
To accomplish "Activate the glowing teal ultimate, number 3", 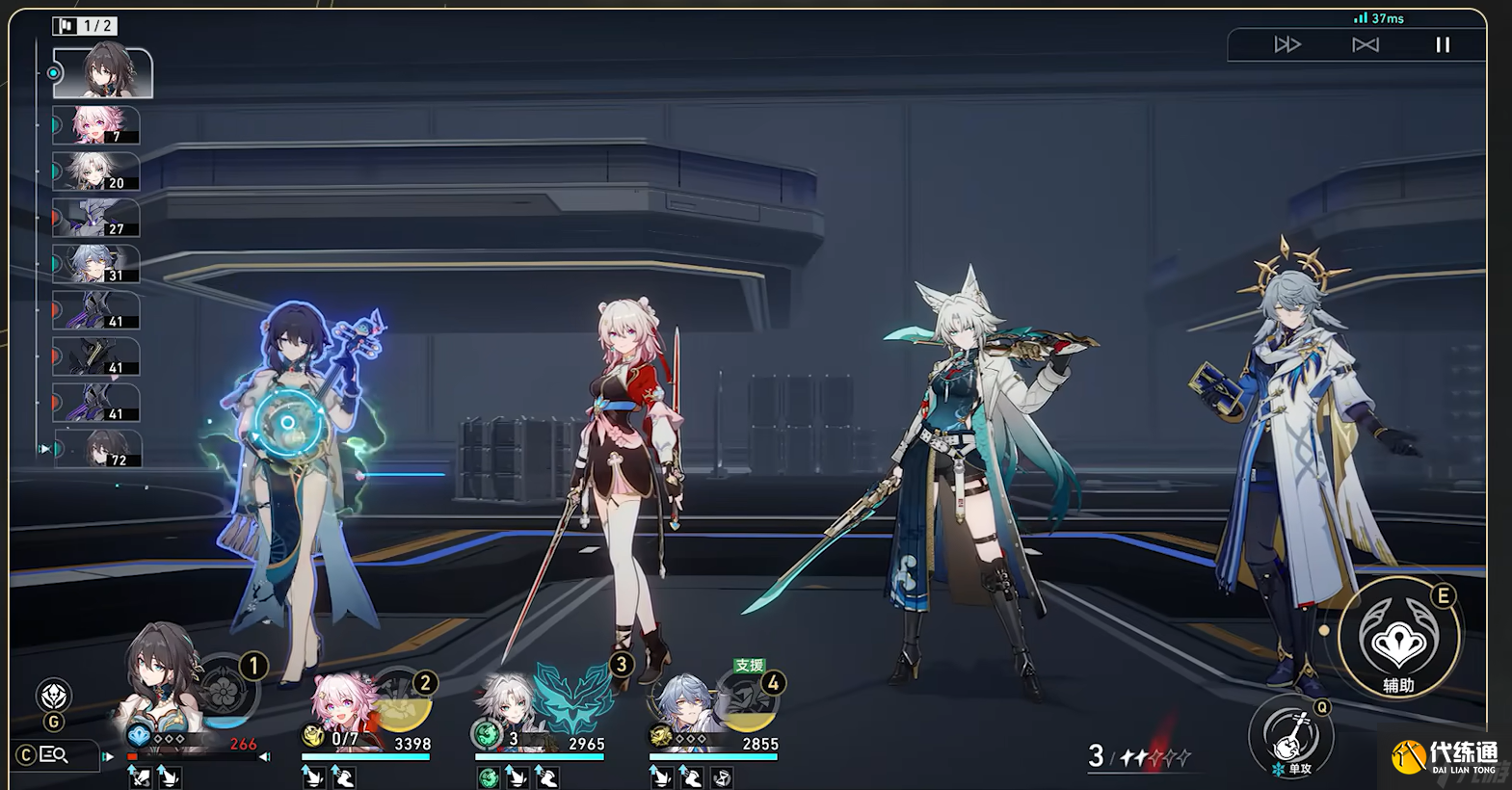I will click(x=574, y=696).
